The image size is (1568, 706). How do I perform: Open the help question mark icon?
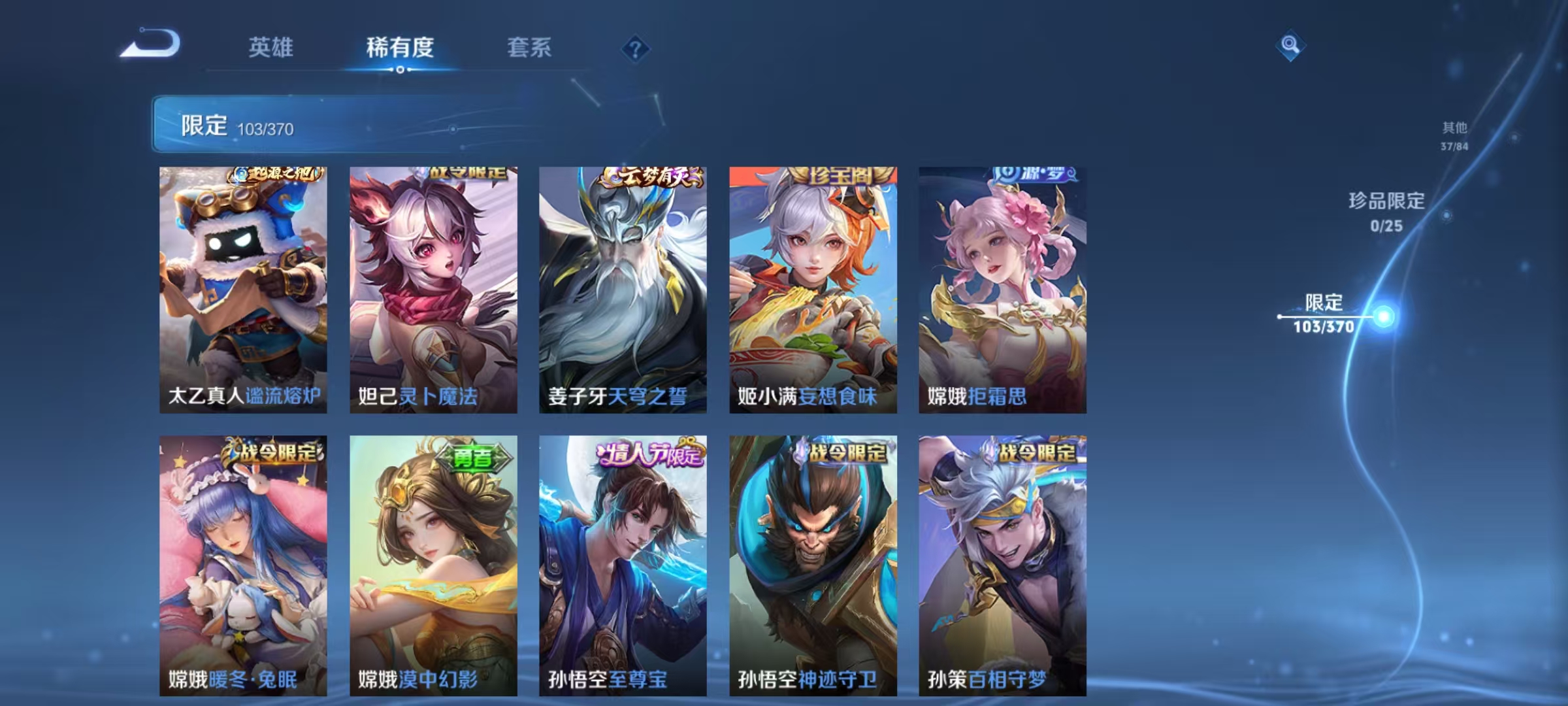point(636,46)
